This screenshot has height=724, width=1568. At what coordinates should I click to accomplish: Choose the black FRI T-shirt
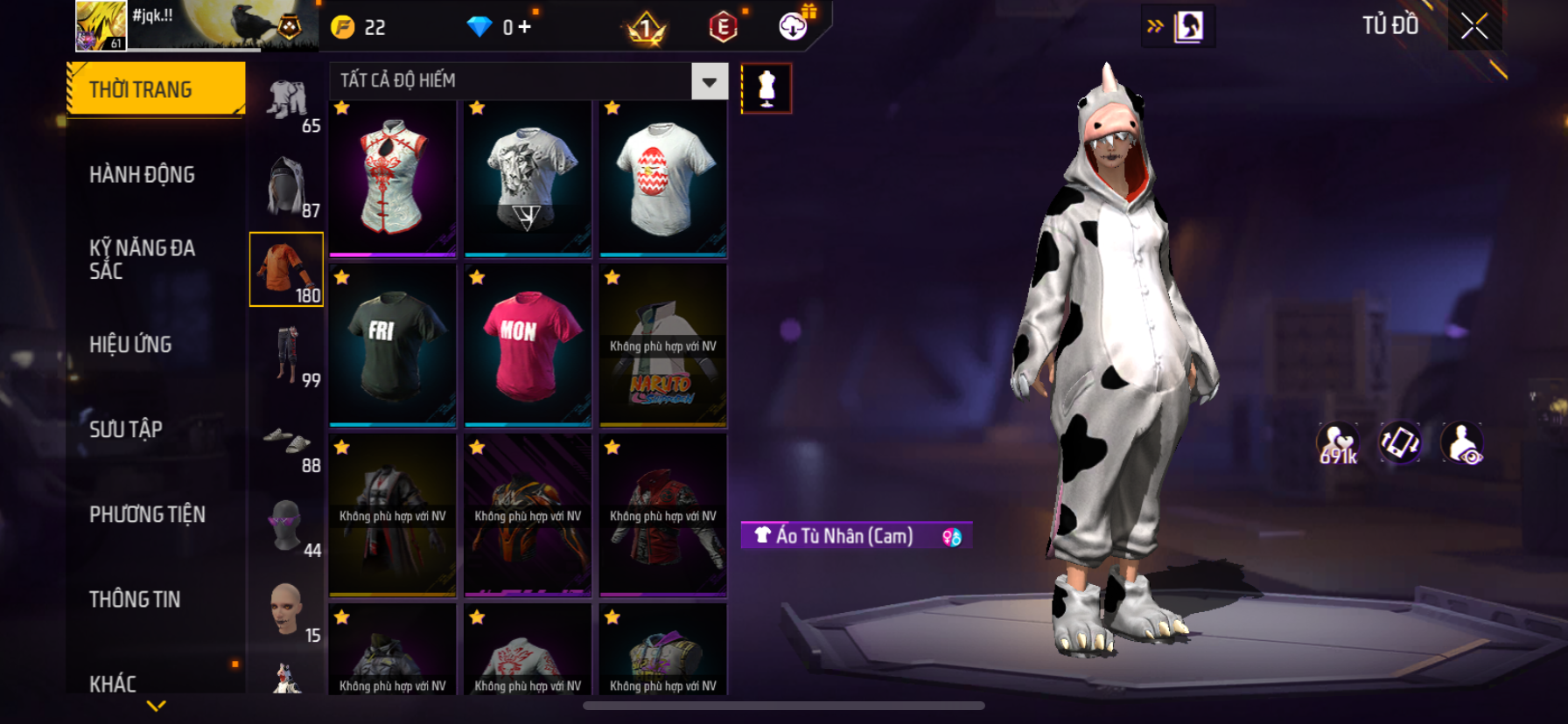pos(393,346)
